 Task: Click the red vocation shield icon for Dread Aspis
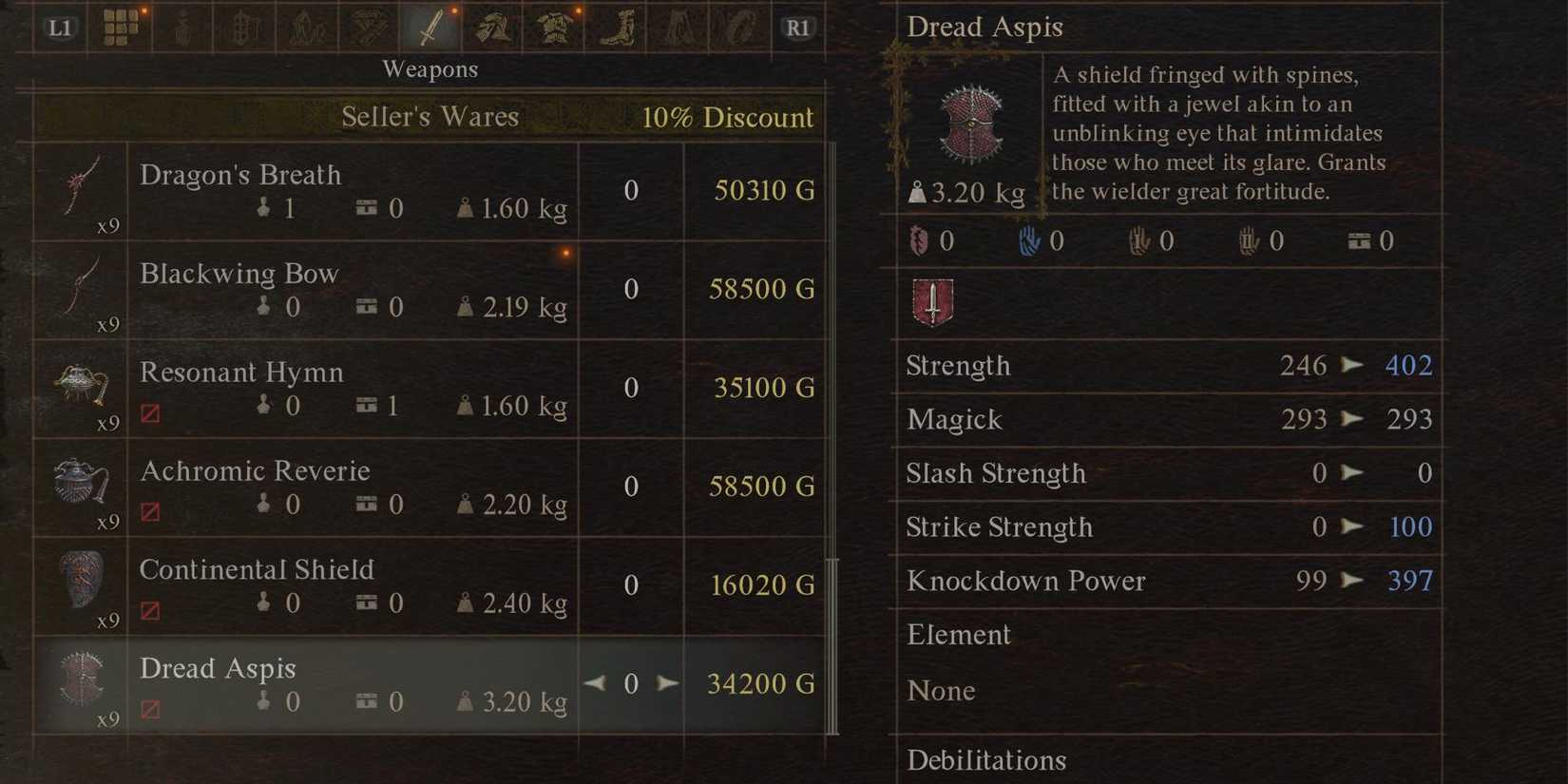tap(932, 302)
